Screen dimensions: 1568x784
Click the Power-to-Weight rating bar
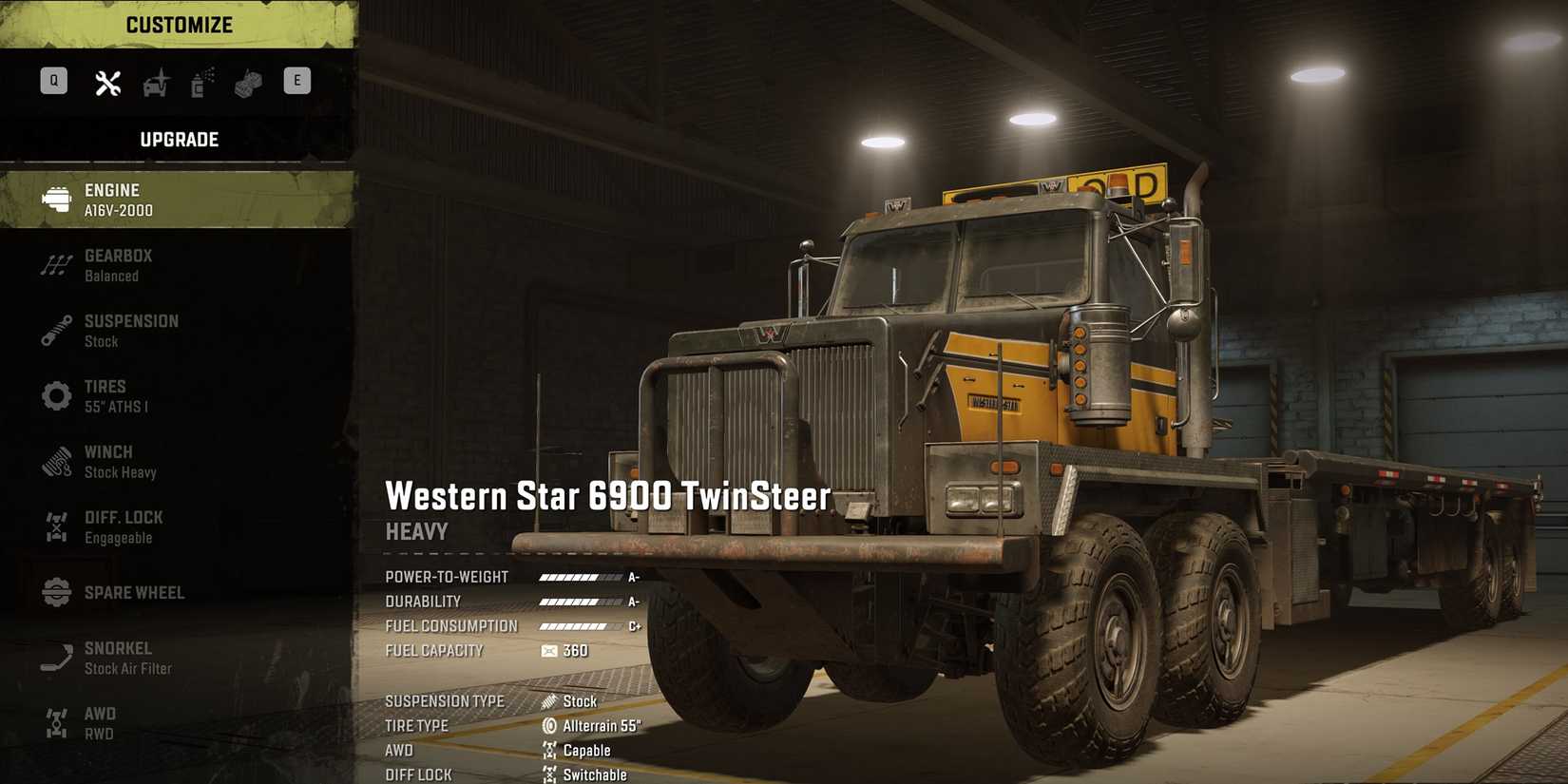point(576,576)
